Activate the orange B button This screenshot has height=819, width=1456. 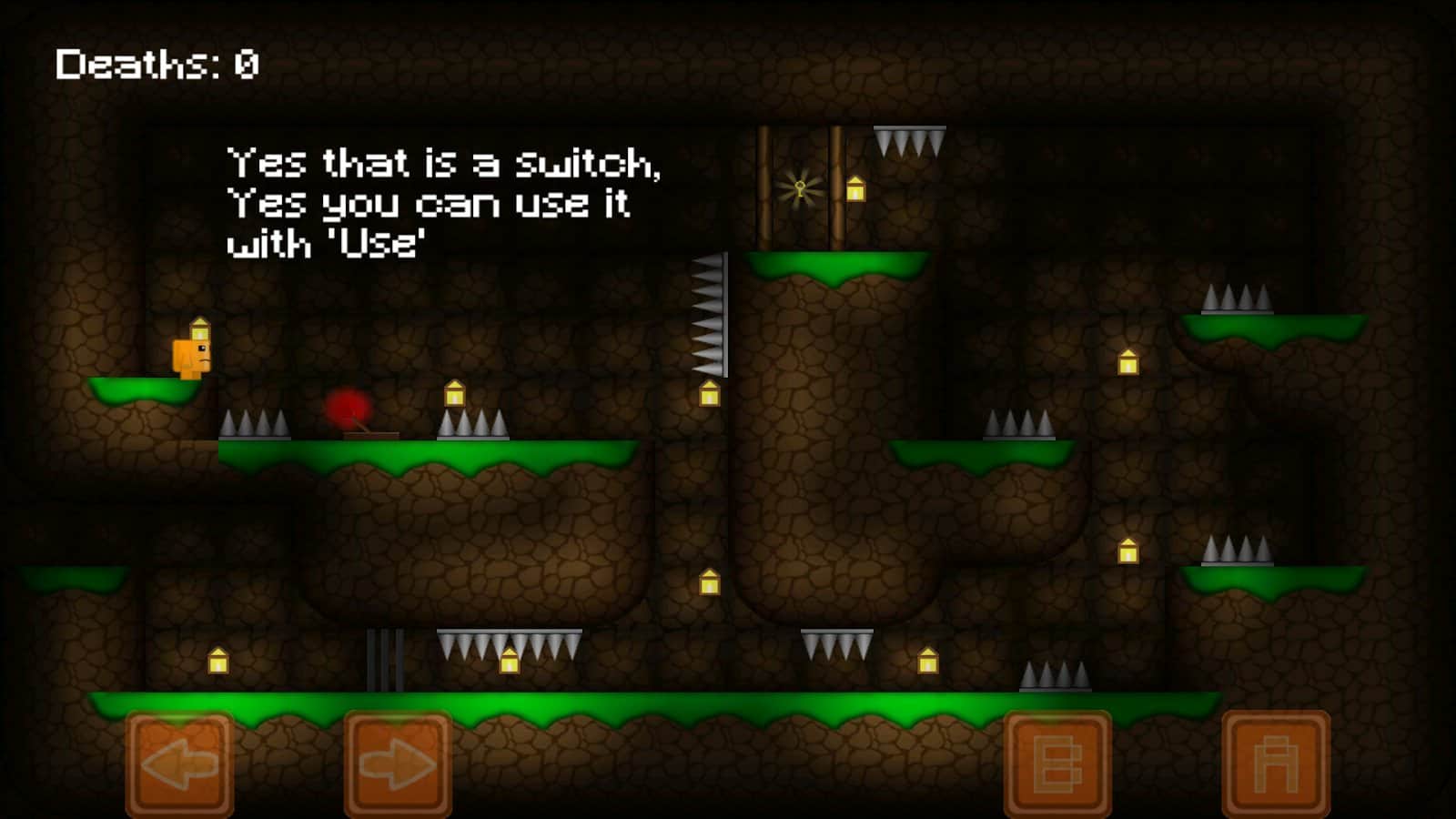tap(1057, 763)
